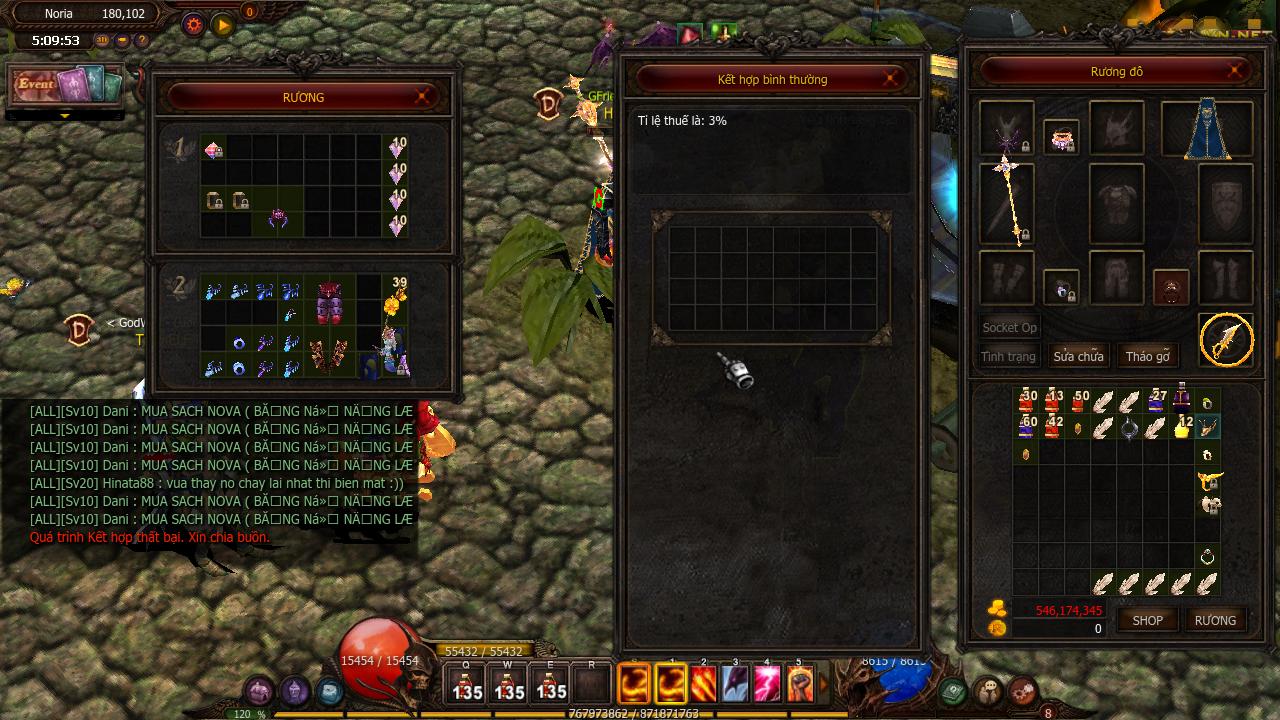Click the RƯƠNG button in inventory
The width and height of the screenshot is (1280, 720).
tap(1215, 620)
